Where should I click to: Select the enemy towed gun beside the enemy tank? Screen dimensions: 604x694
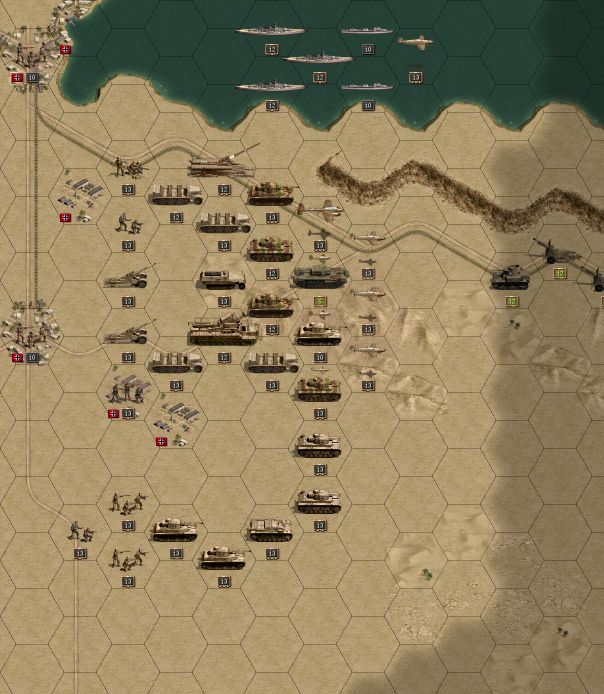(556, 252)
